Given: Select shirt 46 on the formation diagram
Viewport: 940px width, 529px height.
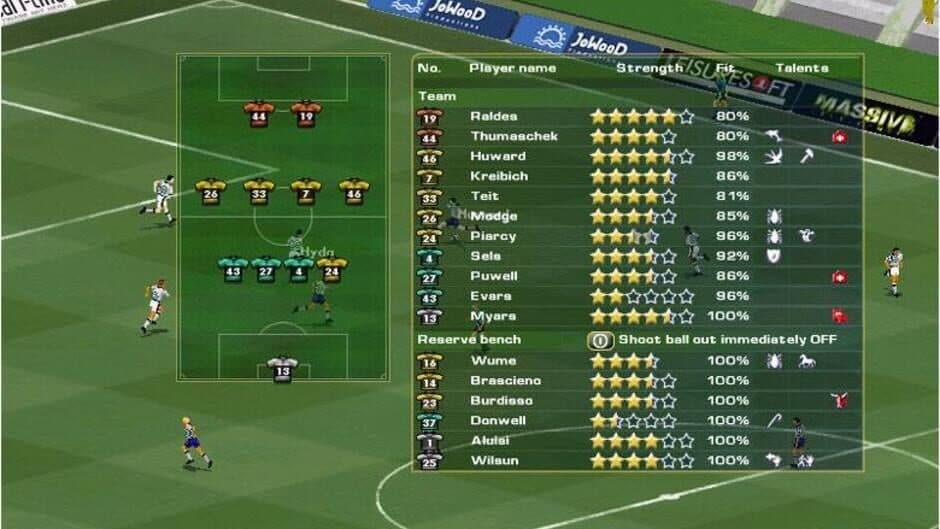Looking at the screenshot, I should coord(354,191).
